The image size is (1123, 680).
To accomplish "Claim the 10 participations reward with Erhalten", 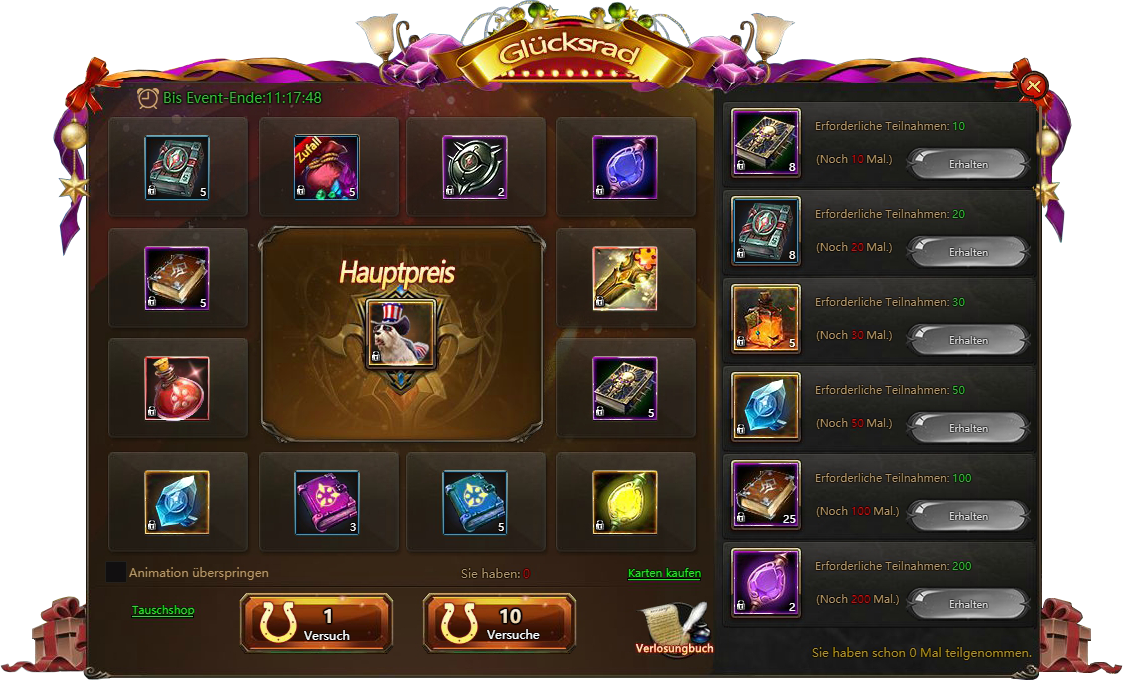I will click(x=967, y=164).
